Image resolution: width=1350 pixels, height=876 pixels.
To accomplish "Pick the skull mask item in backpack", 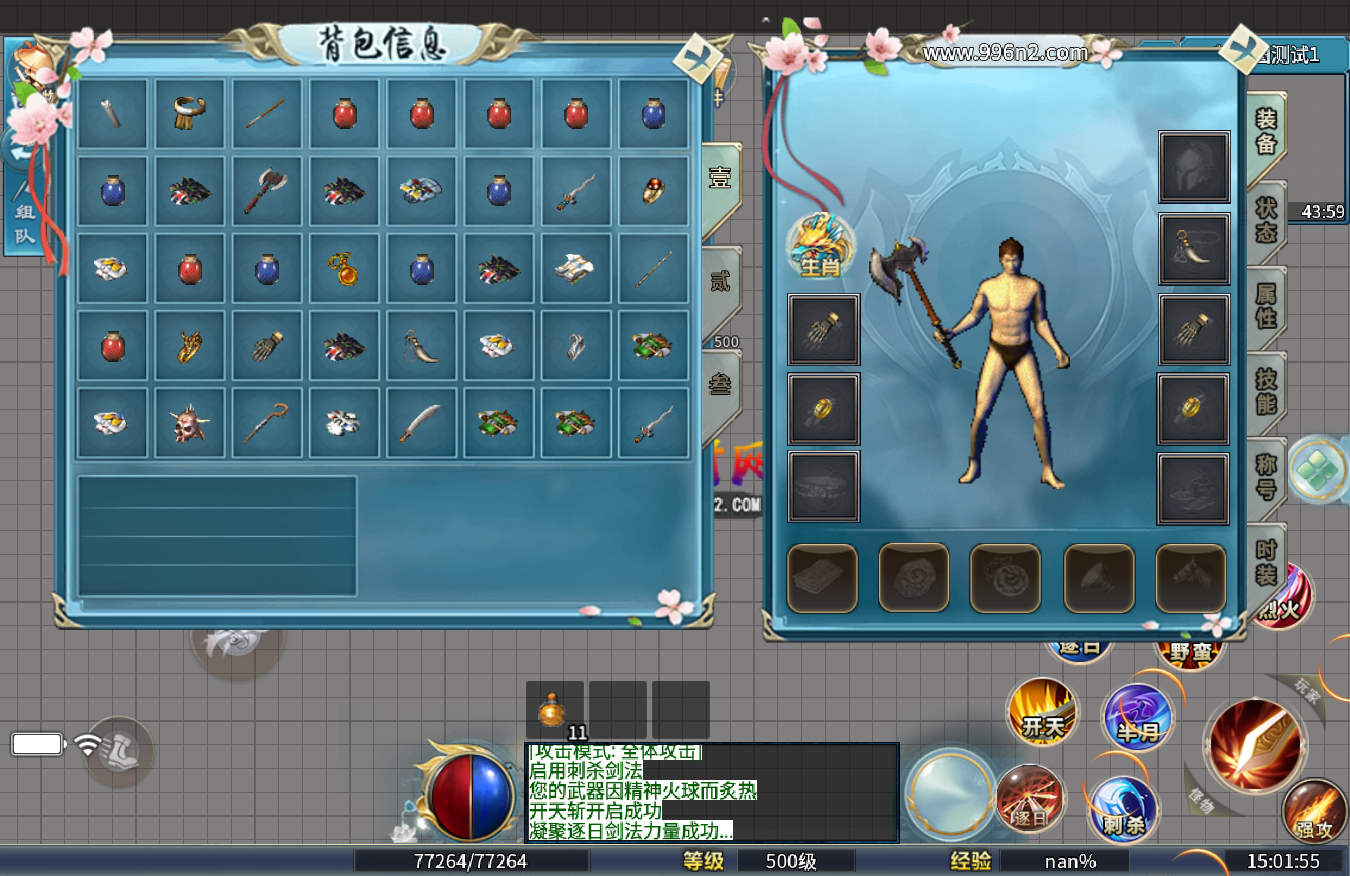I will tap(188, 423).
